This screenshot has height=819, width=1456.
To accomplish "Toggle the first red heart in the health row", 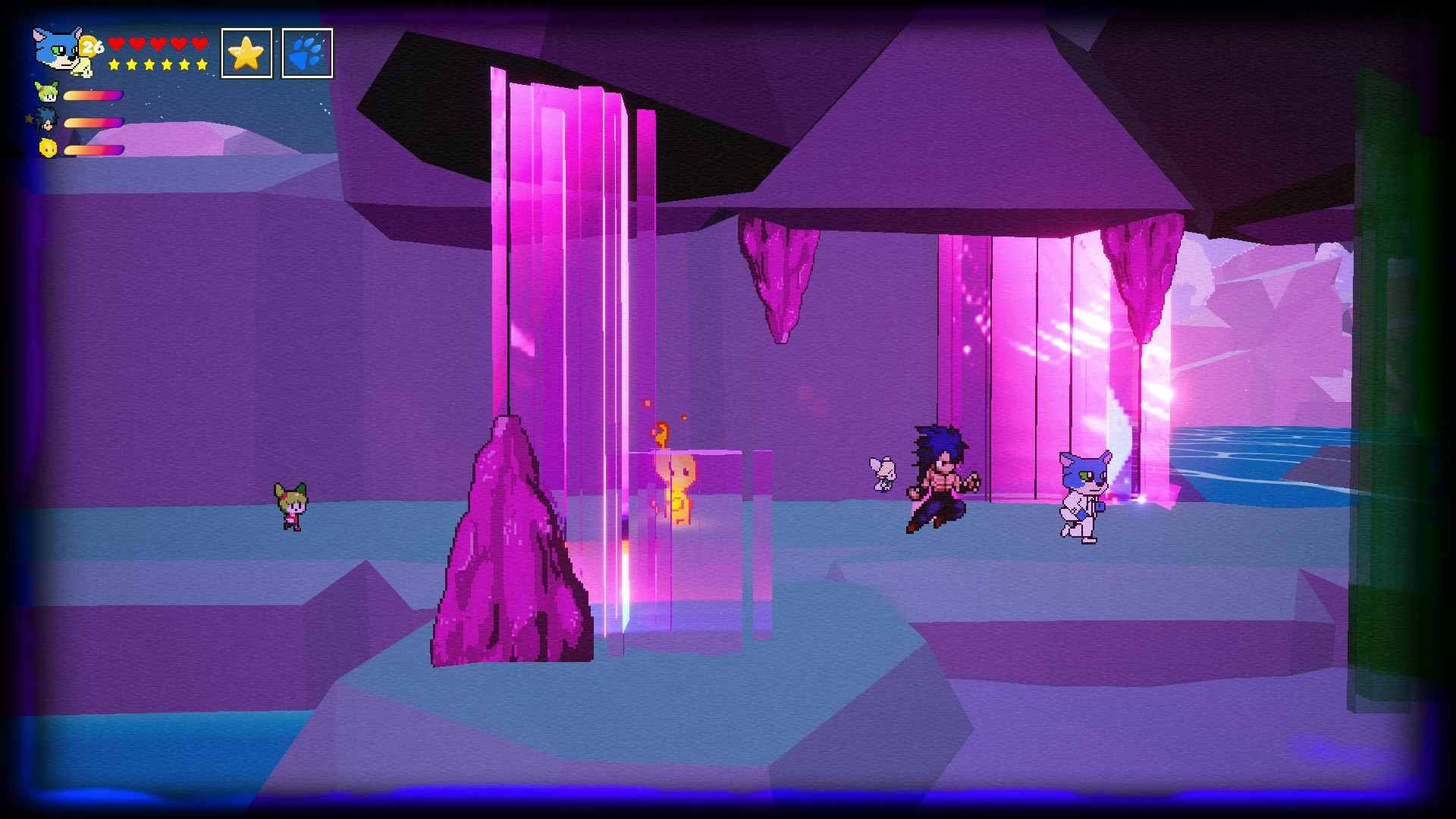I will click(x=115, y=44).
